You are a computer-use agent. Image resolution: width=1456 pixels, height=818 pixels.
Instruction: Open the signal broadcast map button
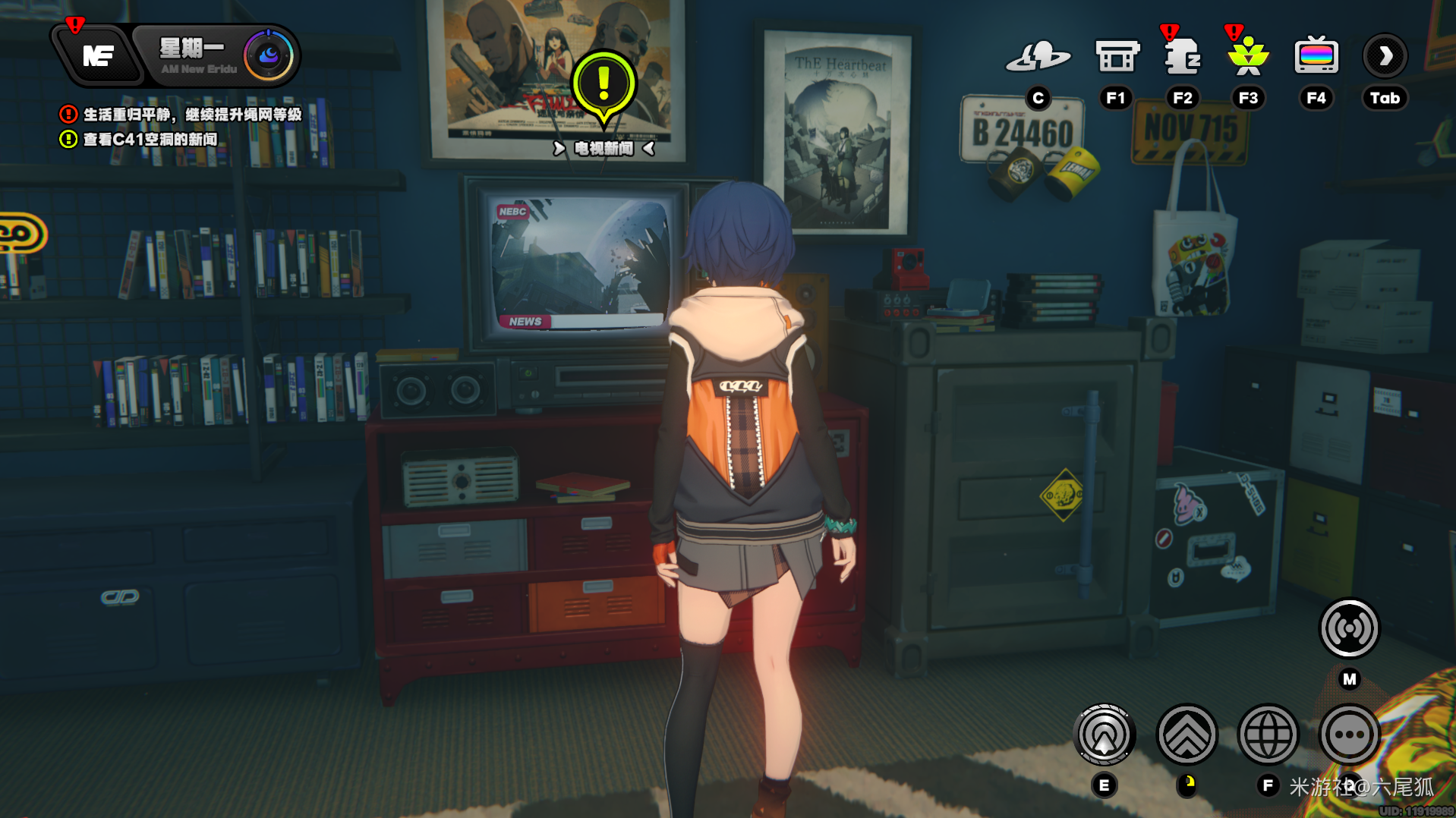tap(1349, 628)
